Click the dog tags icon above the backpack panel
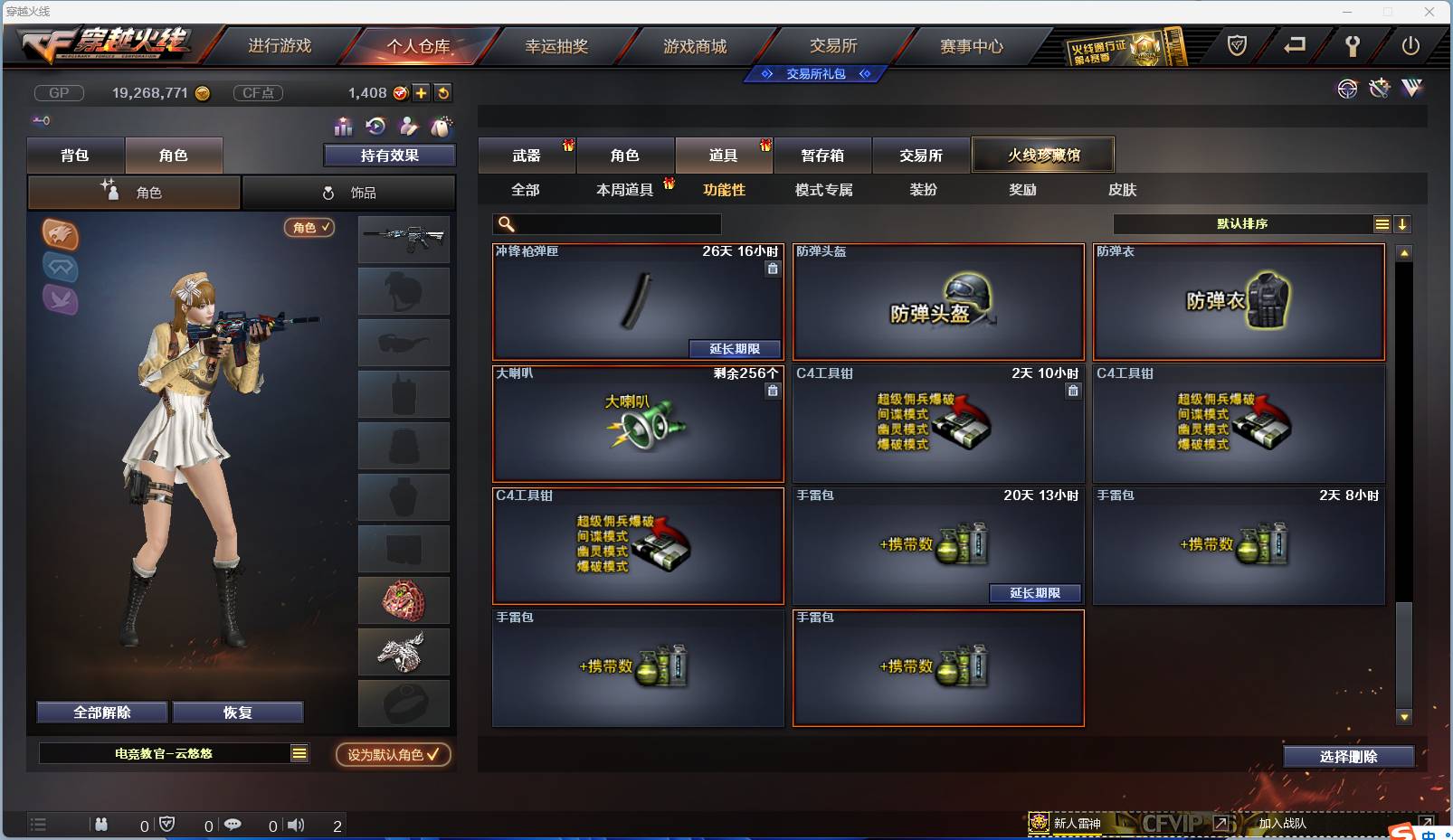Viewport: 1453px width, 840px height. [442, 127]
